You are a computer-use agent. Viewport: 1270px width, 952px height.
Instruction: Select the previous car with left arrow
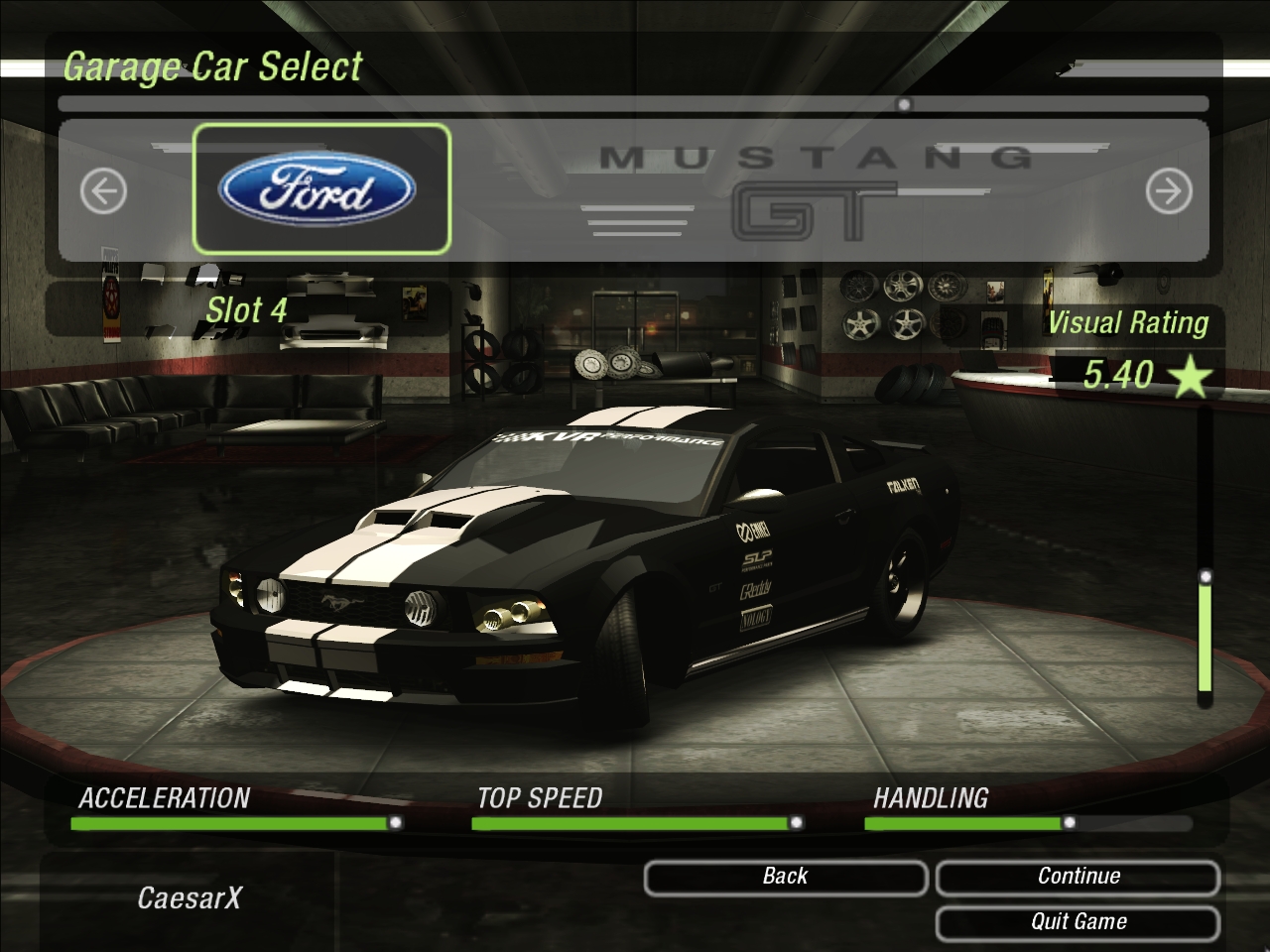click(103, 190)
